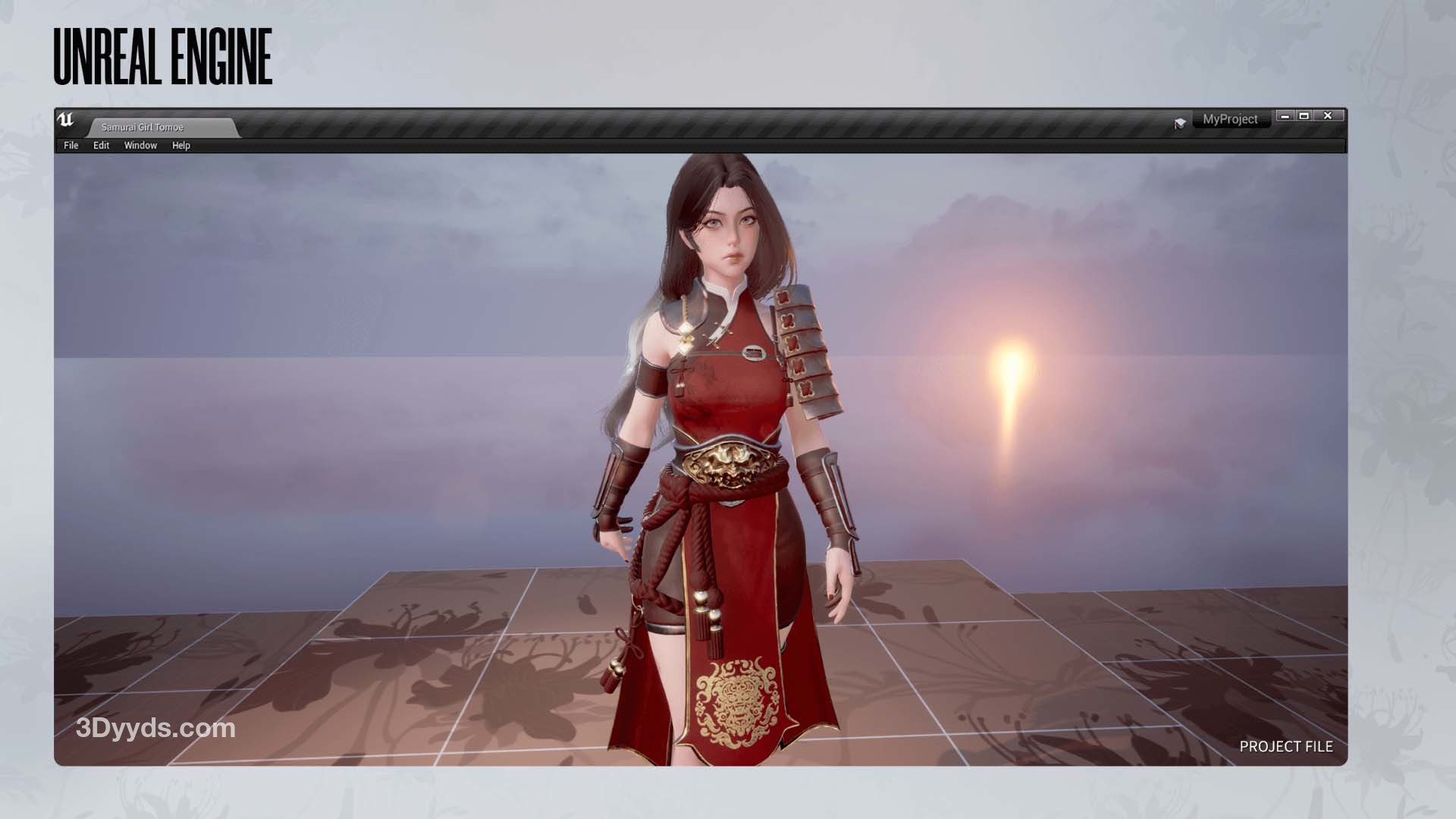
Task: Click the MyProject name label
Action: tap(1230, 120)
